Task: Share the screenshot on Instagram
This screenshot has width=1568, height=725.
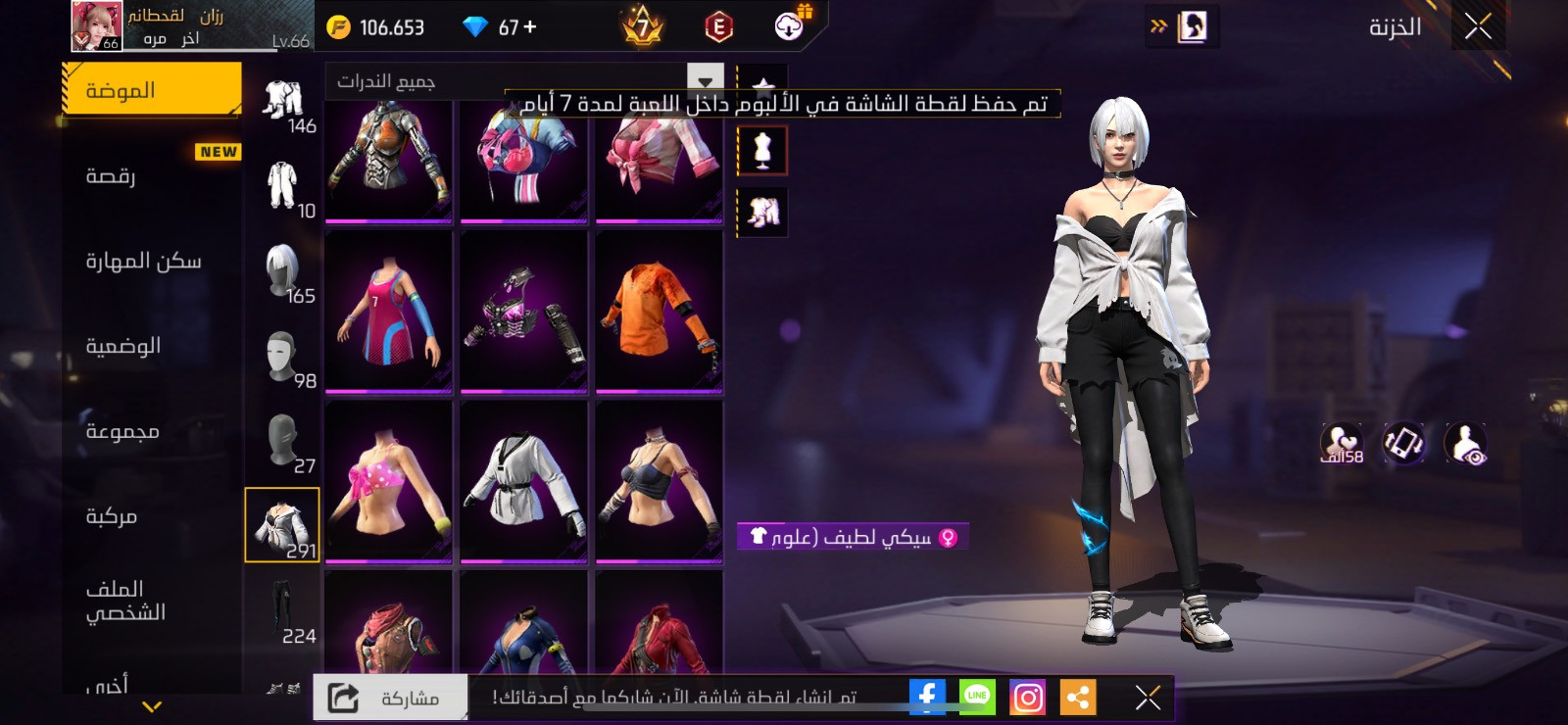Action: click(x=1027, y=697)
